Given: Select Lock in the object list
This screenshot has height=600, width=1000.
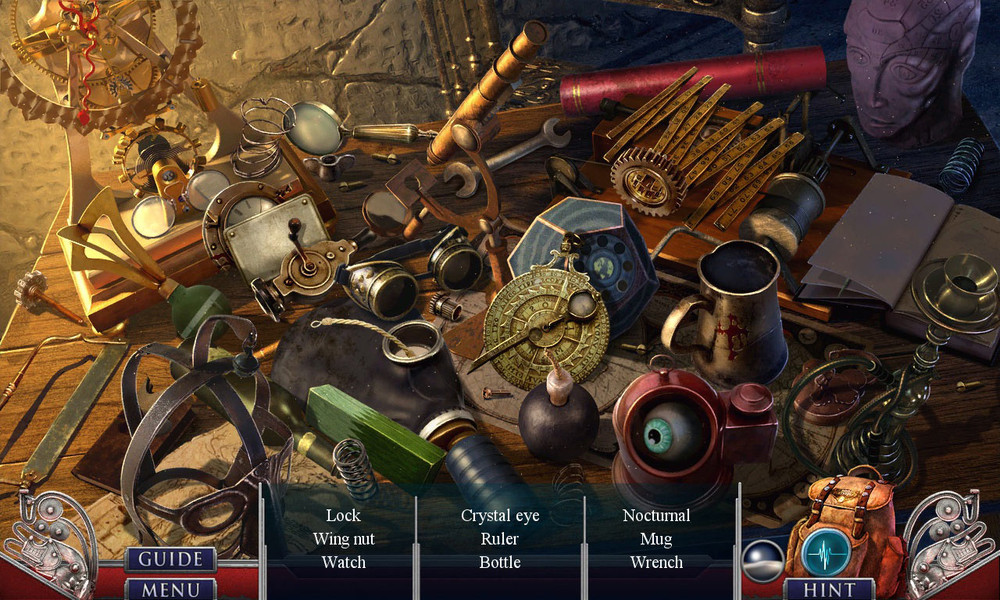Looking at the screenshot, I should tap(343, 516).
